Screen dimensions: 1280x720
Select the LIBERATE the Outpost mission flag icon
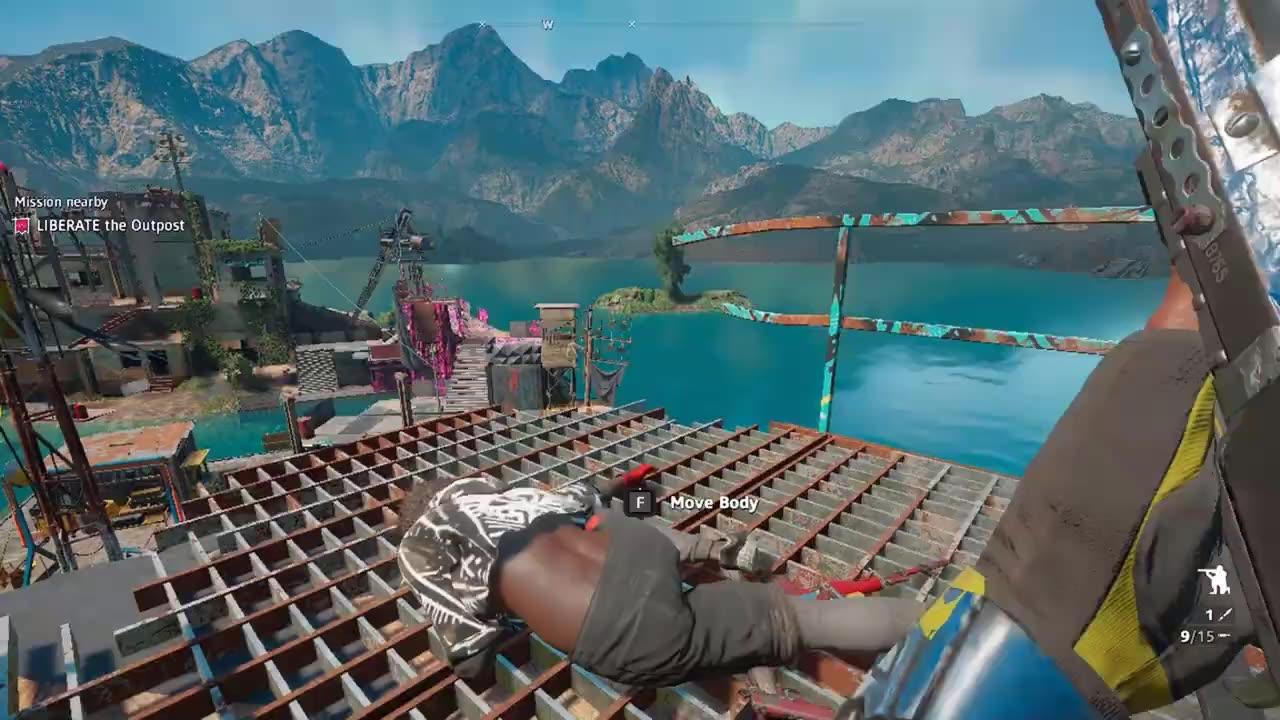tap(22, 226)
